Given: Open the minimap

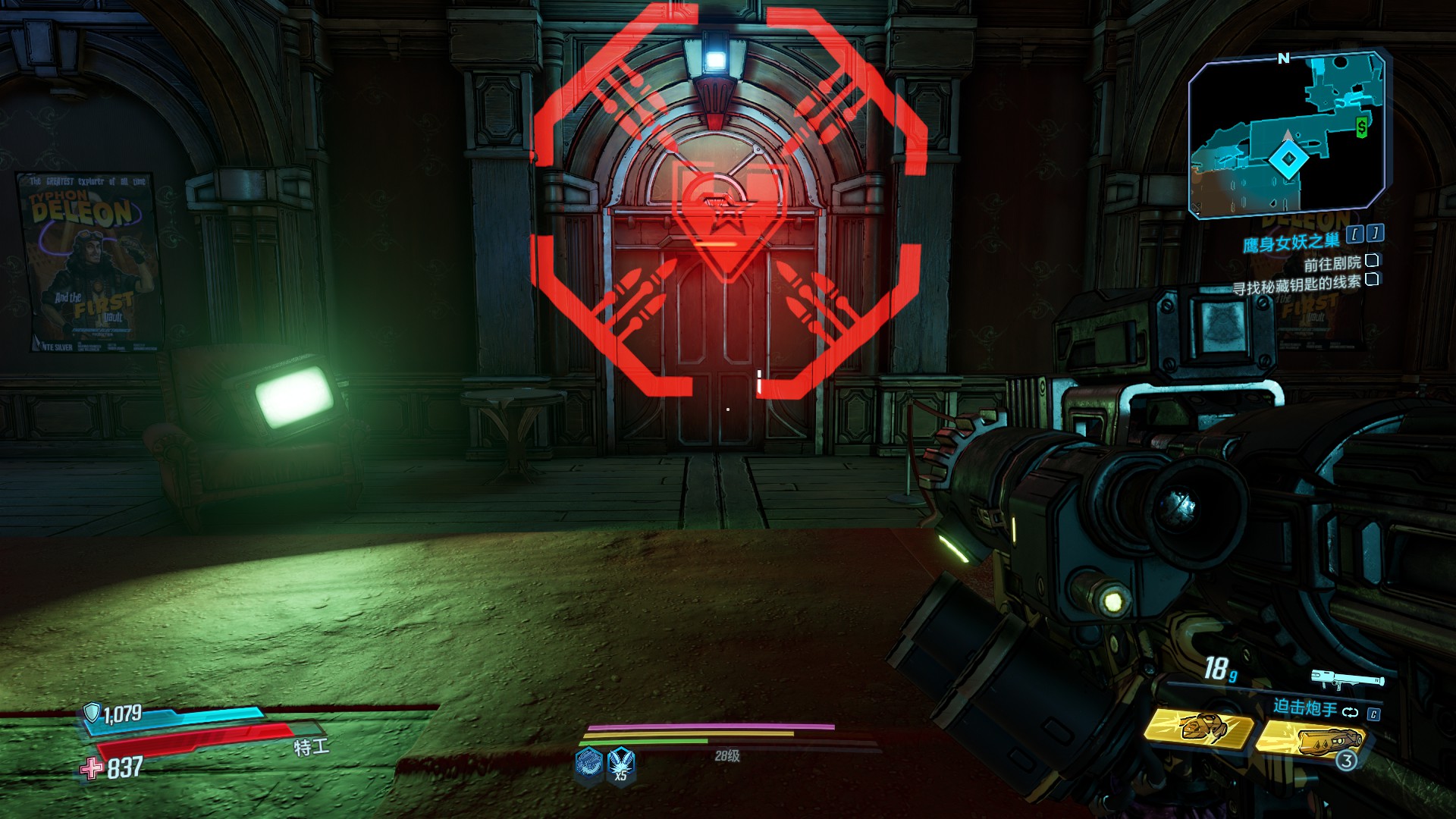Looking at the screenshot, I should (x=1288, y=135).
